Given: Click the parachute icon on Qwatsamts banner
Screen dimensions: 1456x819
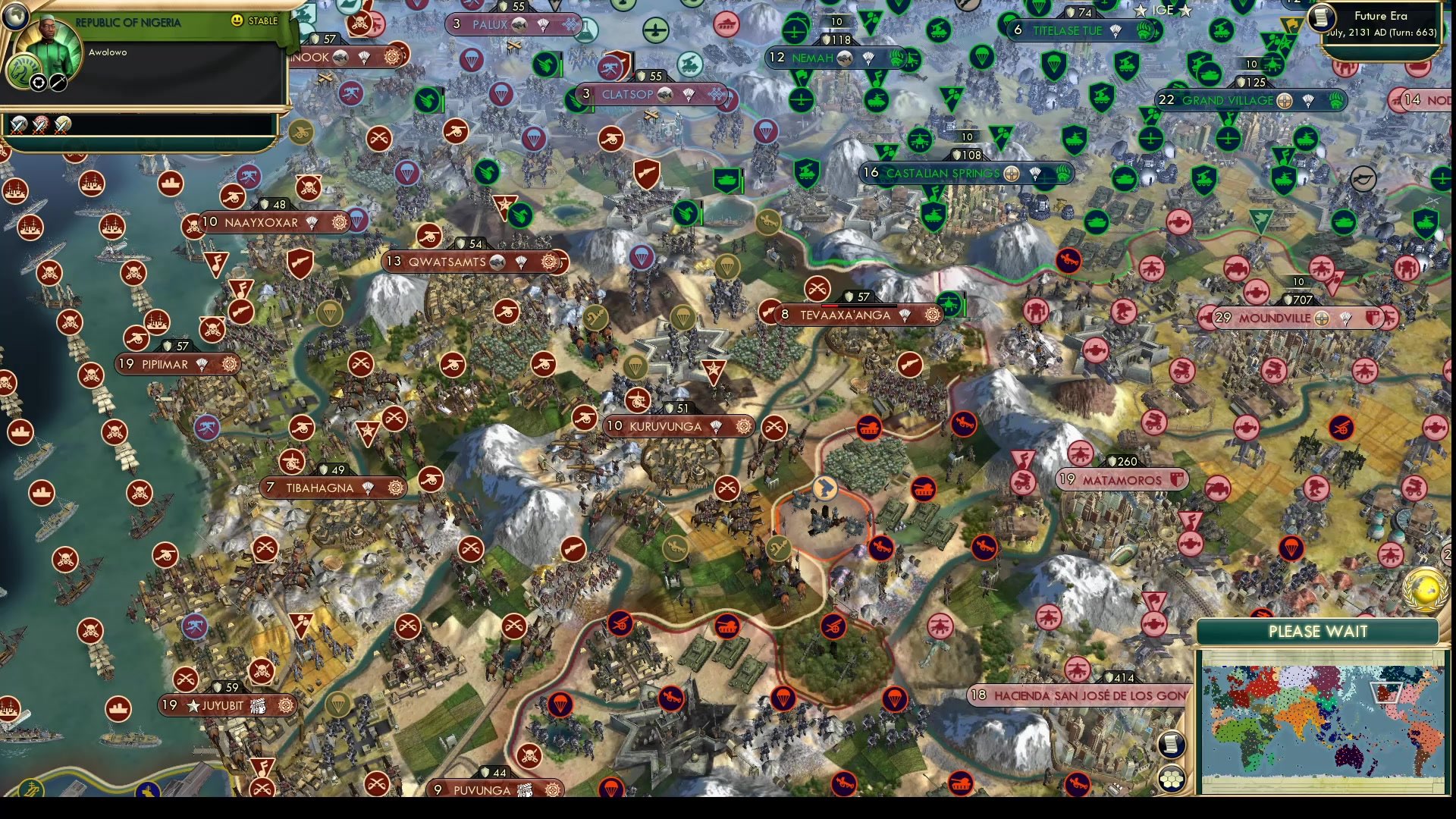Looking at the screenshot, I should (x=521, y=262).
